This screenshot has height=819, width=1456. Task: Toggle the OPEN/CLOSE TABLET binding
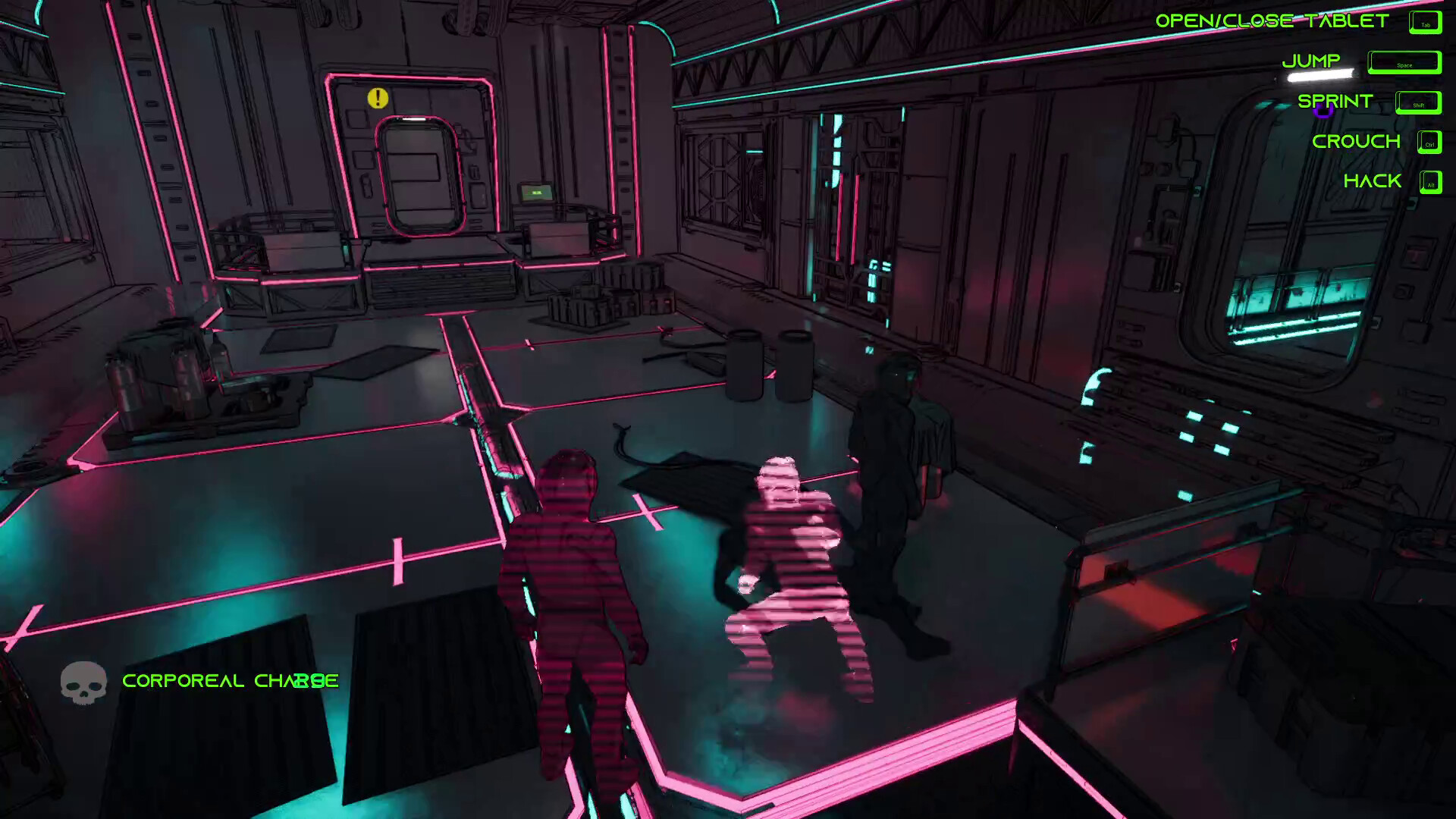tap(1271, 20)
